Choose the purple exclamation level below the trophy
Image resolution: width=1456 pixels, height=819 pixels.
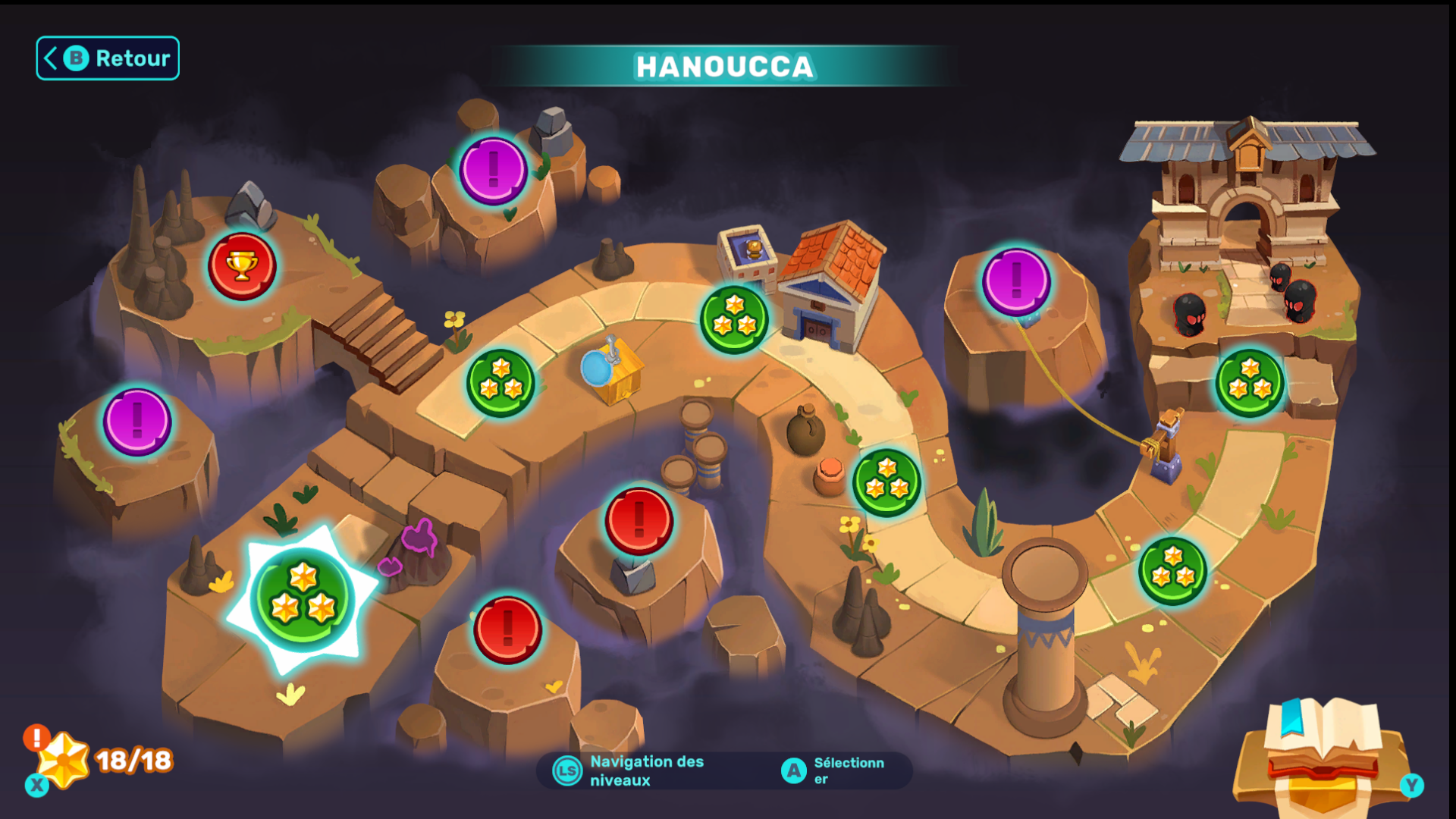pyautogui.click(x=137, y=422)
